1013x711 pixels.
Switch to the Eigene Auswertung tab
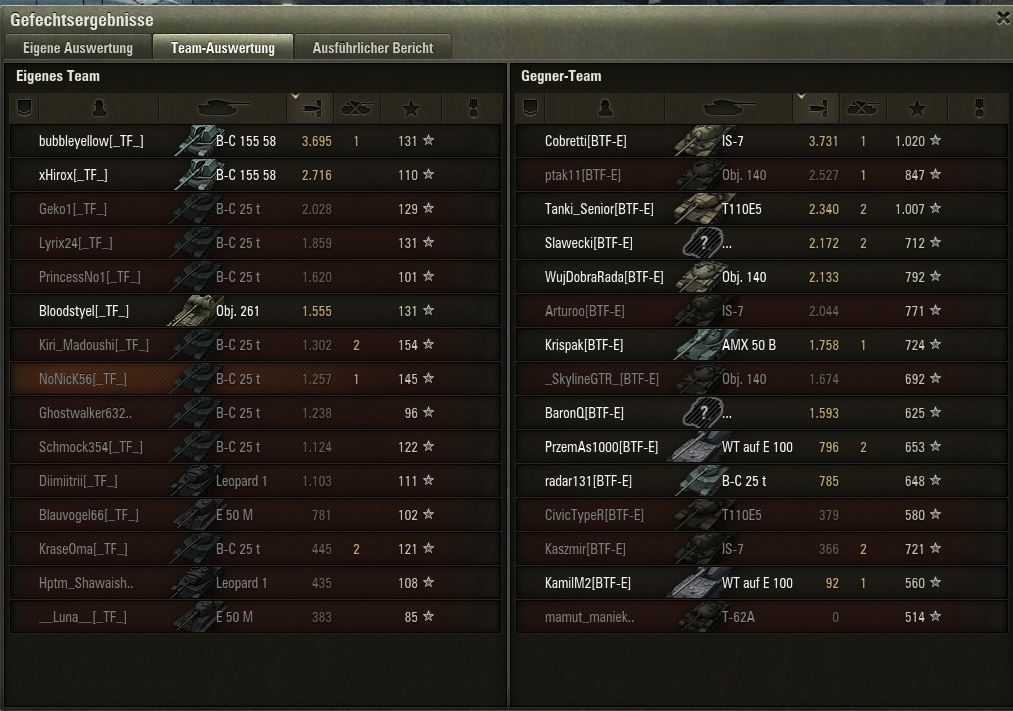(x=77, y=48)
